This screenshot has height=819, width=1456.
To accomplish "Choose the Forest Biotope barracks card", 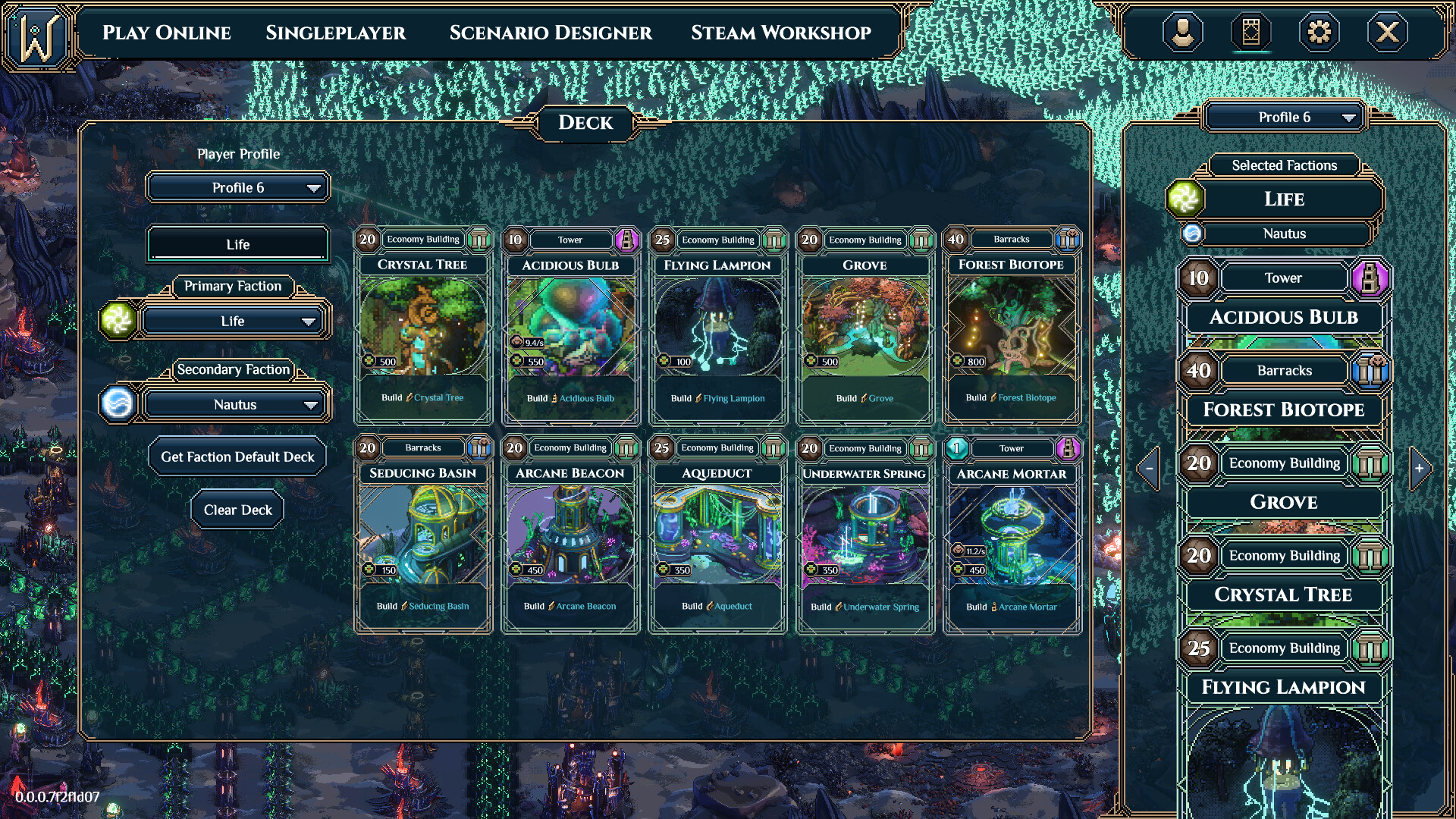I will 1011,326.
